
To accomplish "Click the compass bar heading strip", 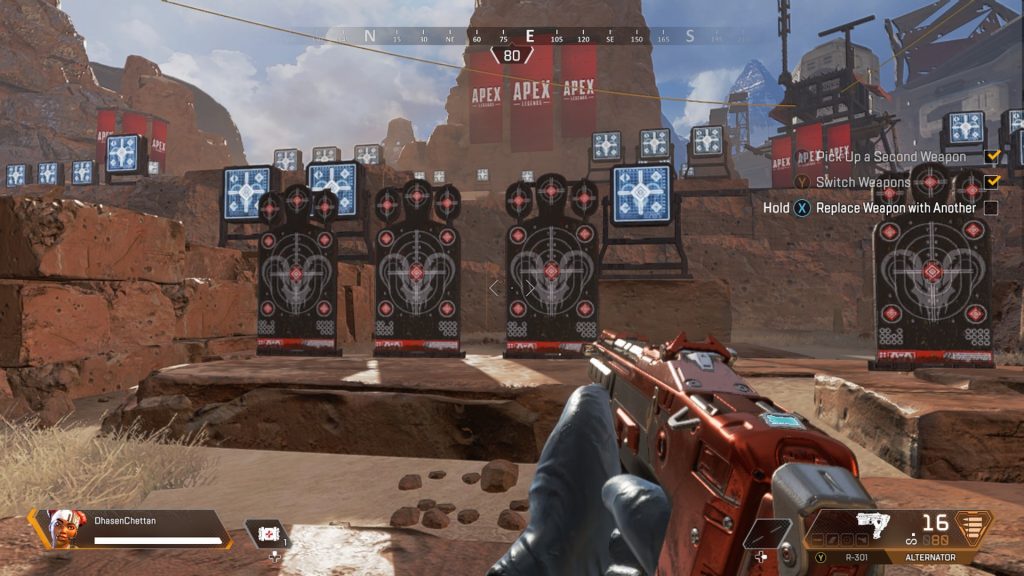I will (528, 36).
